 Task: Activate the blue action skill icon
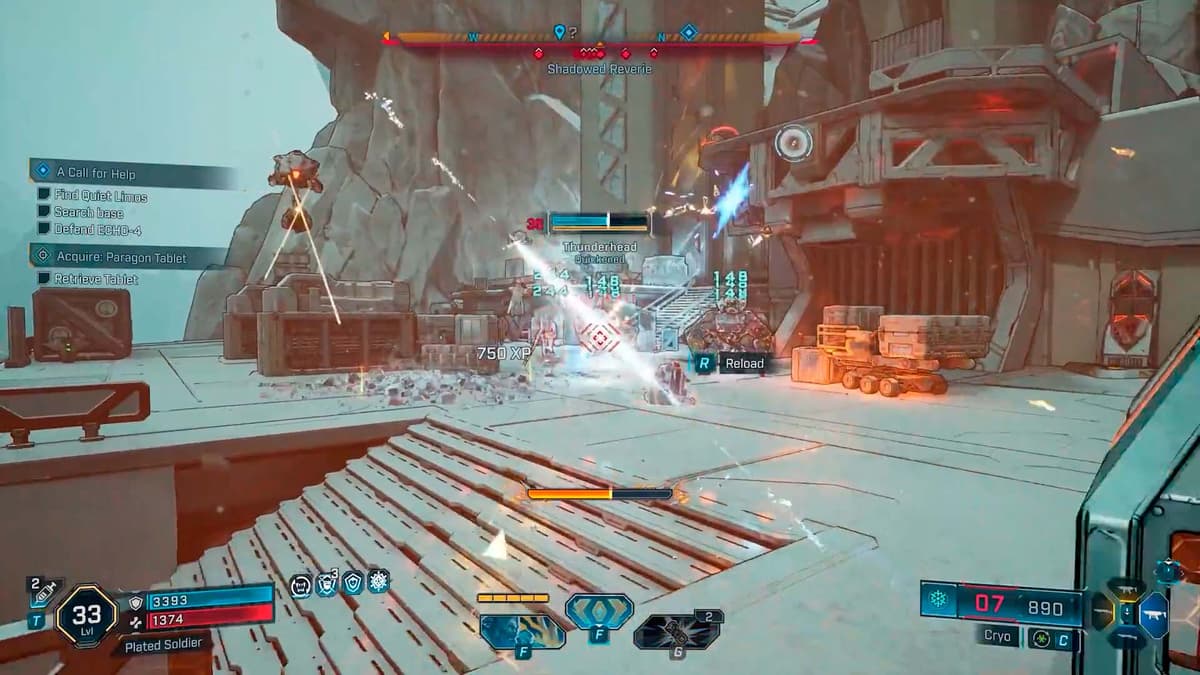tap(599, 610)
